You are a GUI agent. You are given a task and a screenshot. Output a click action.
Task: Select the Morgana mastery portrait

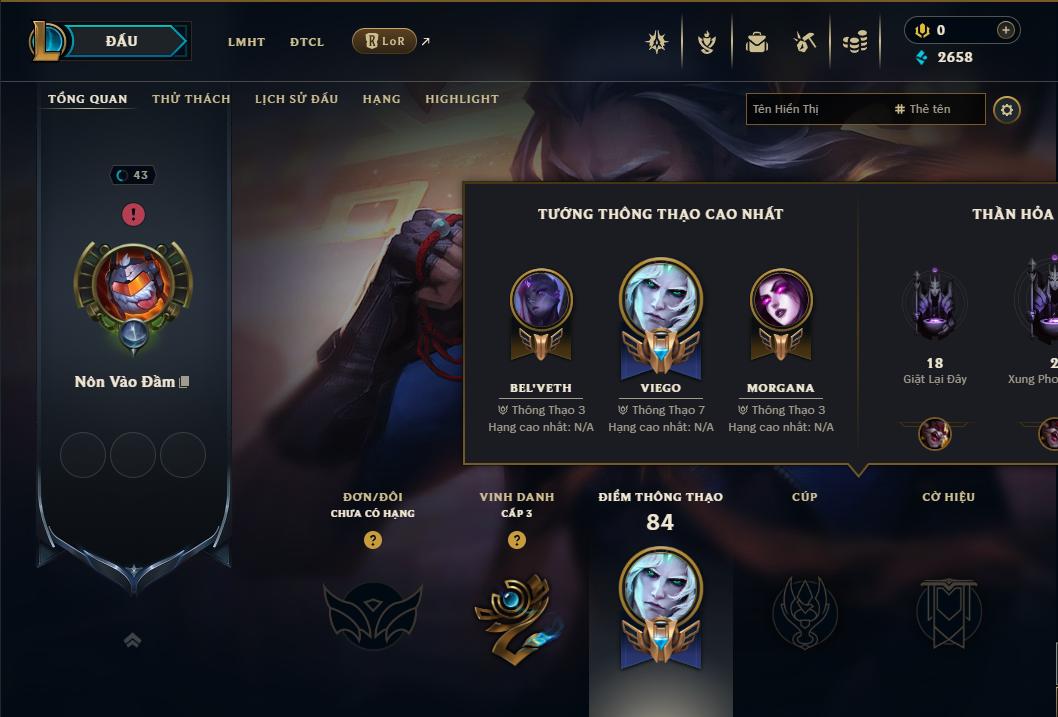pyautogui.click(x=781, y=300)
